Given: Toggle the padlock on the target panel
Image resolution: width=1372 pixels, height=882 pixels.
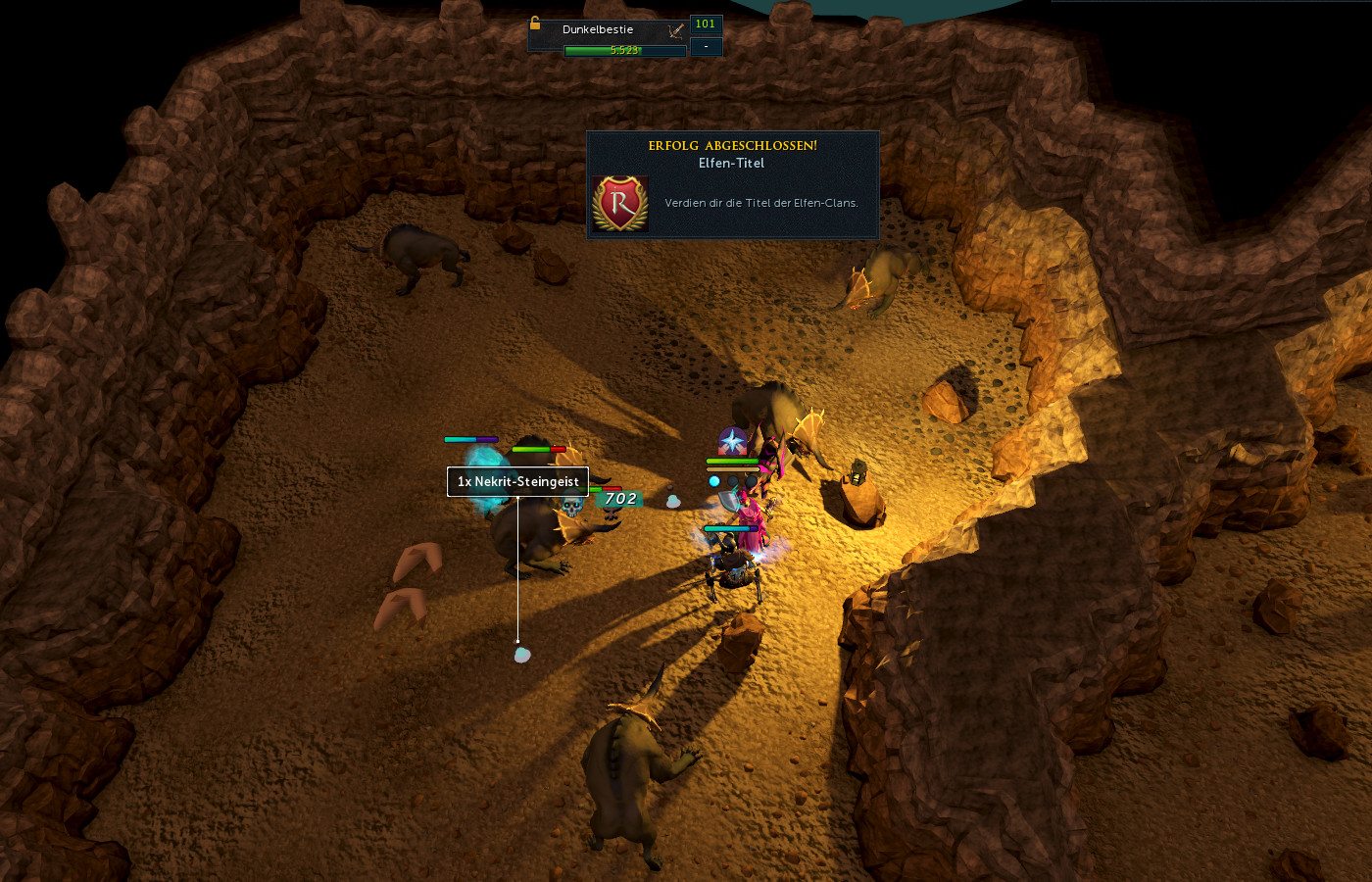Looking at the screenshot, I should [535, 23].
